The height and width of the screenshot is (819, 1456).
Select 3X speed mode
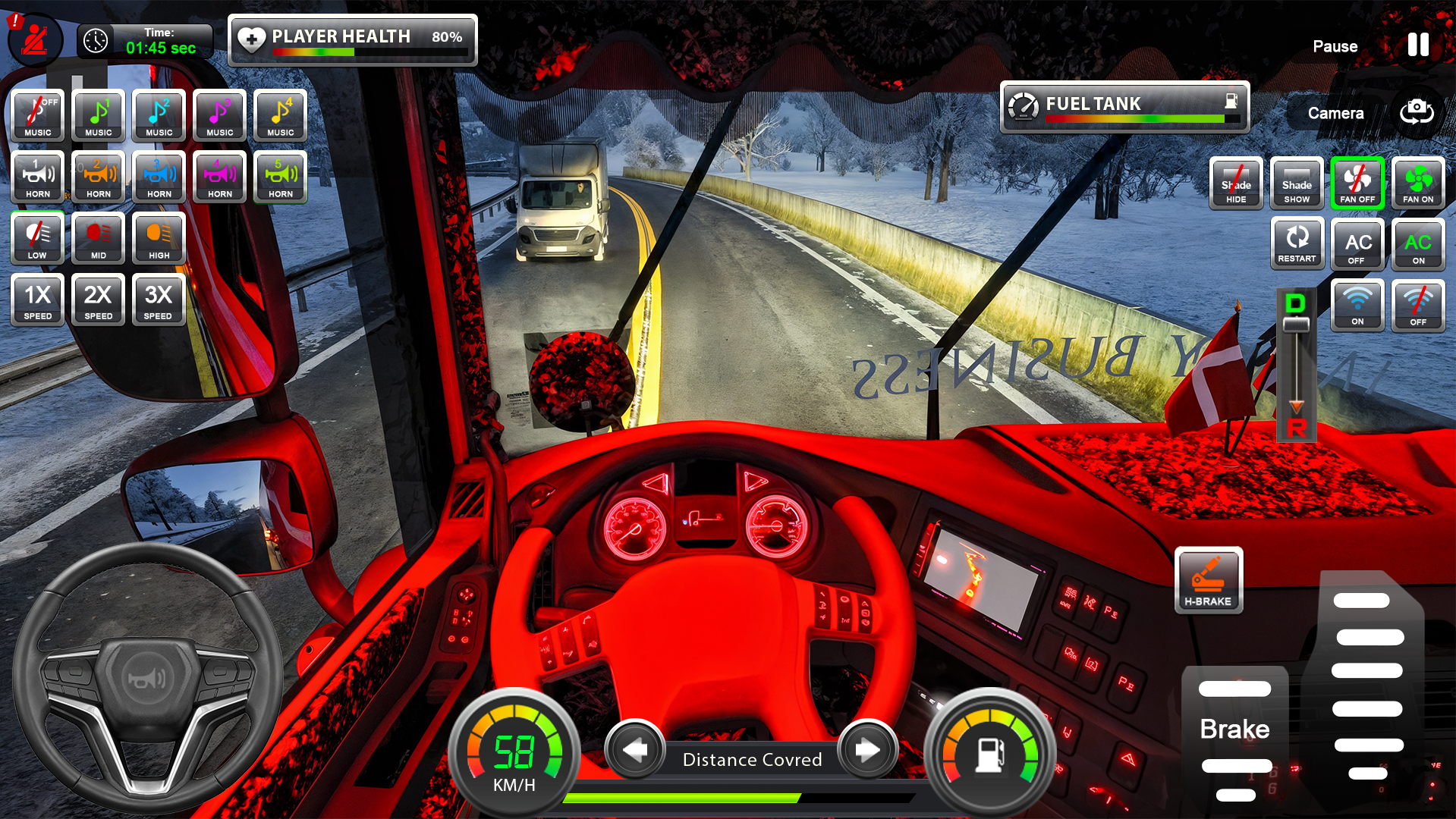(x=159, y=300)
